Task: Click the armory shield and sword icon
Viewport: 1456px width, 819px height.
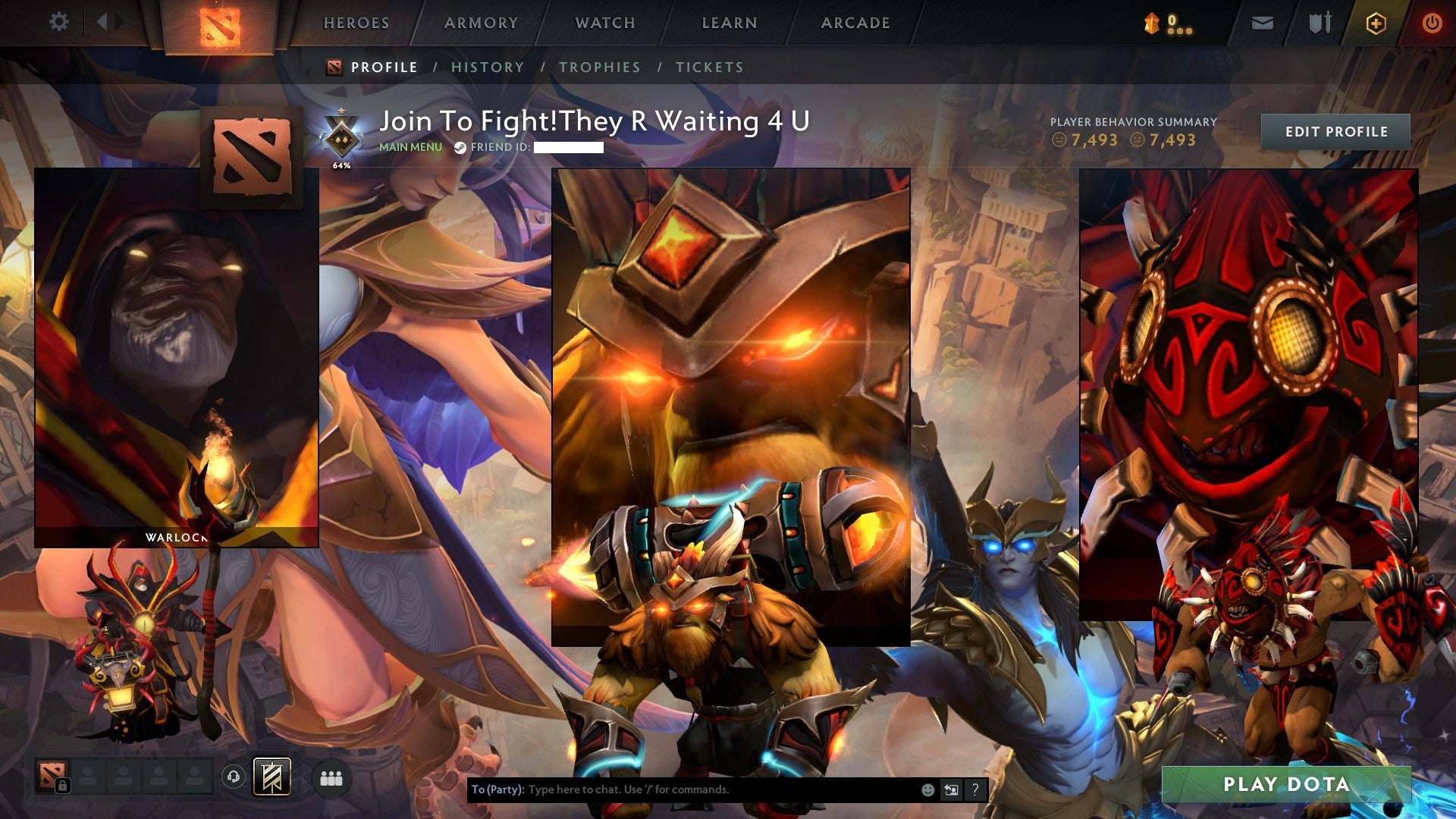Action: coord(1319,22)
